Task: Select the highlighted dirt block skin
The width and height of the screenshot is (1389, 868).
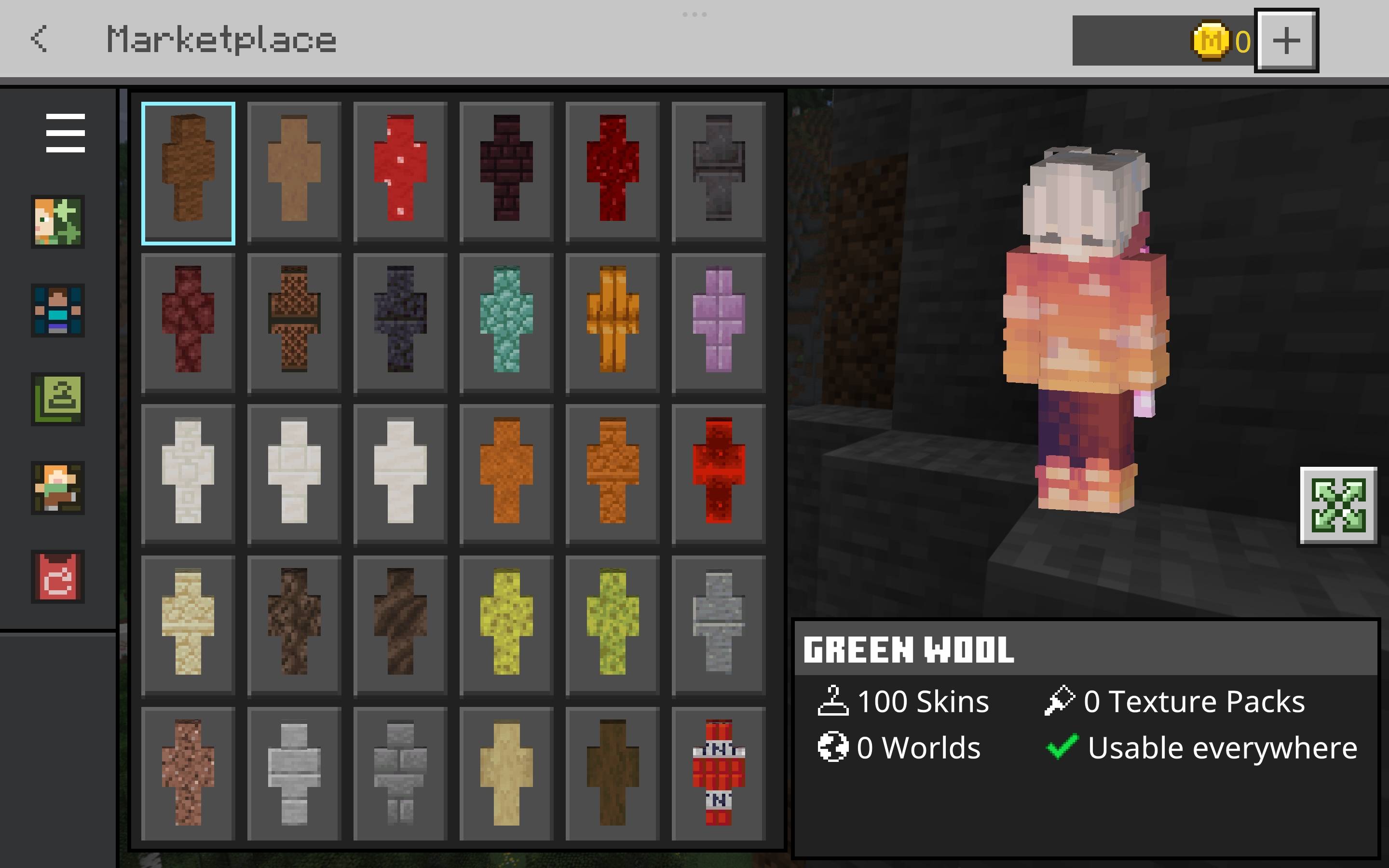Action: tap(188, 171)
